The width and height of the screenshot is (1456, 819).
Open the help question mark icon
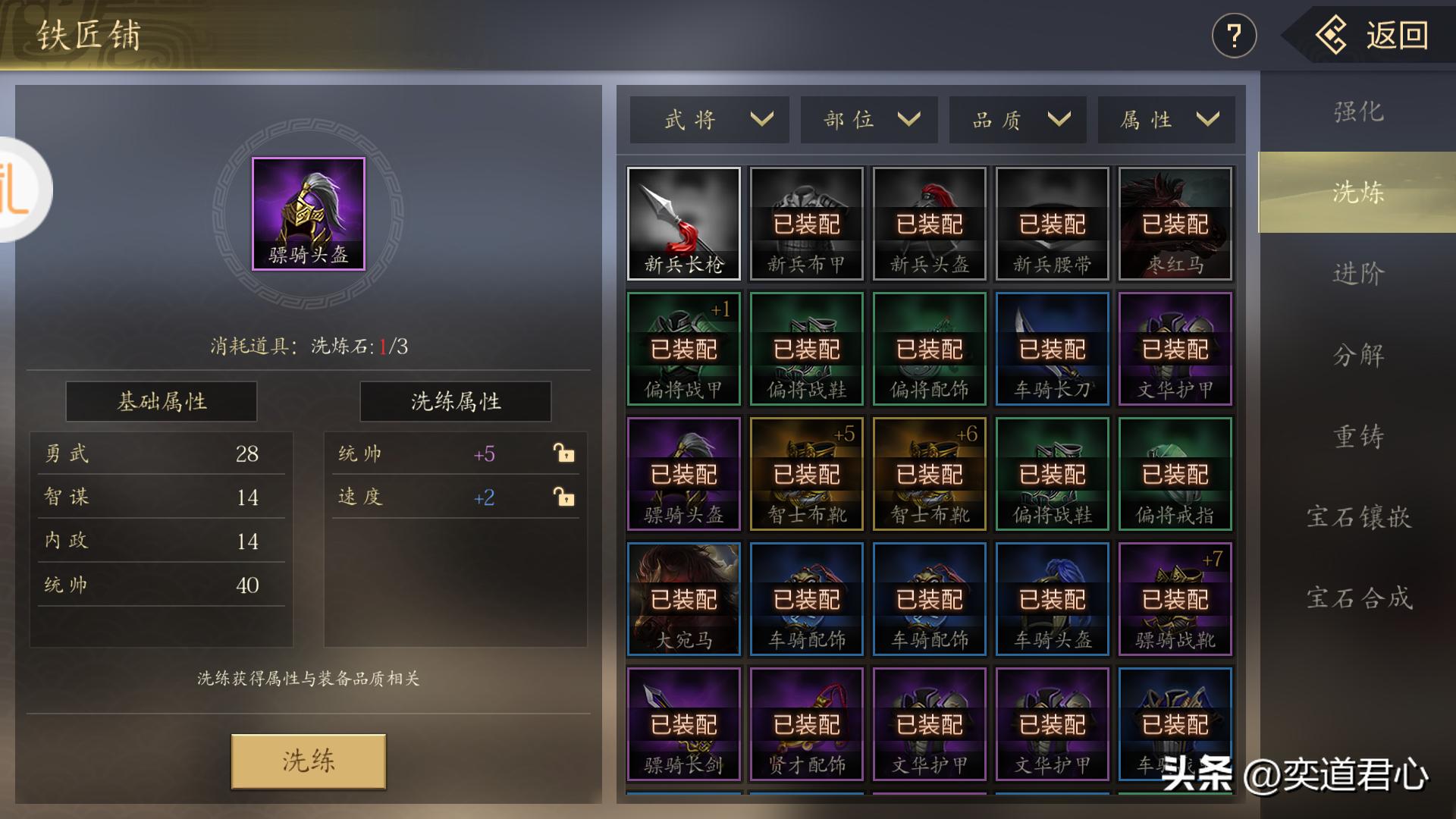pos(1234,34)
